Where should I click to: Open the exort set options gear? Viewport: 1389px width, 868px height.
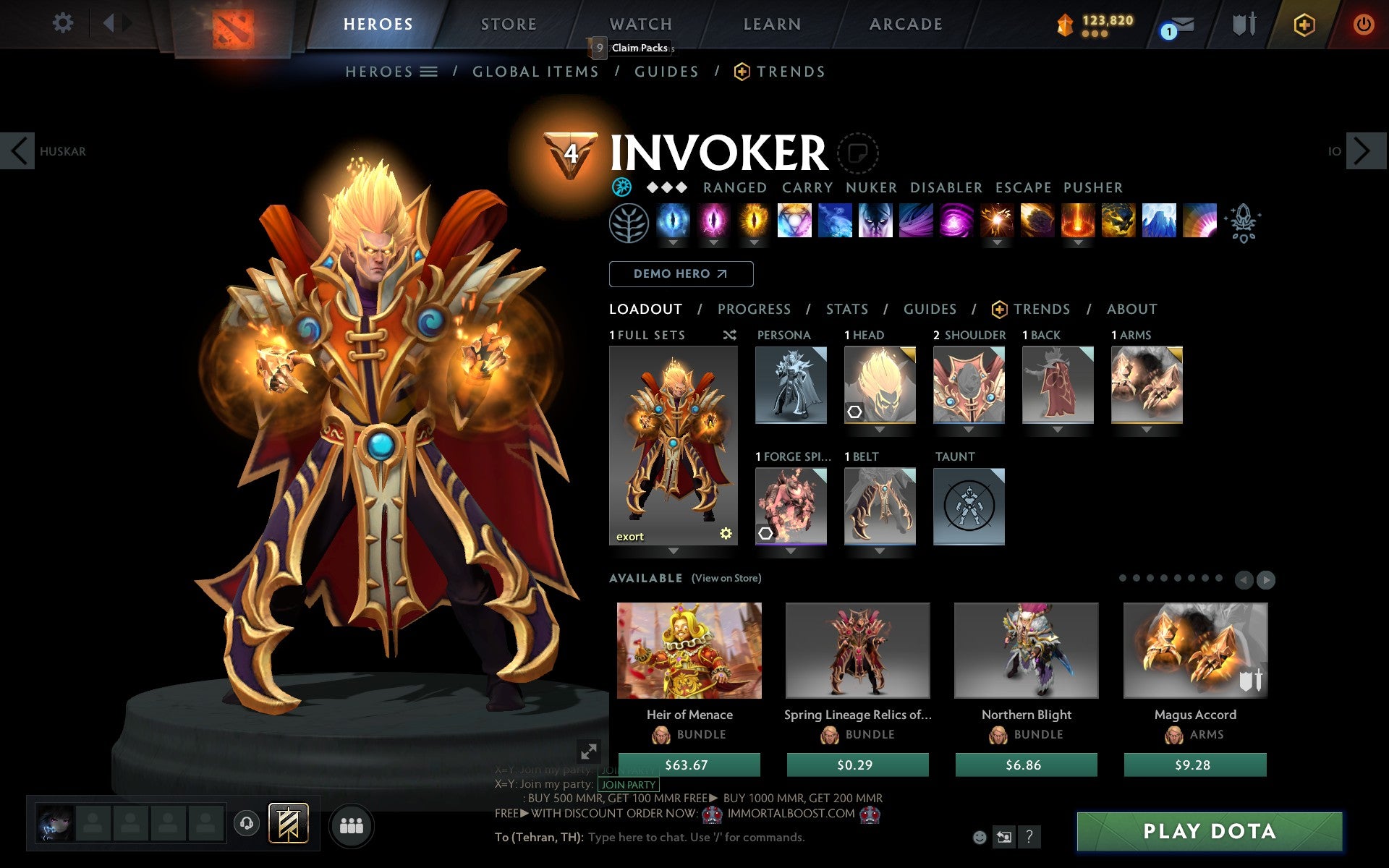[726, 535]
